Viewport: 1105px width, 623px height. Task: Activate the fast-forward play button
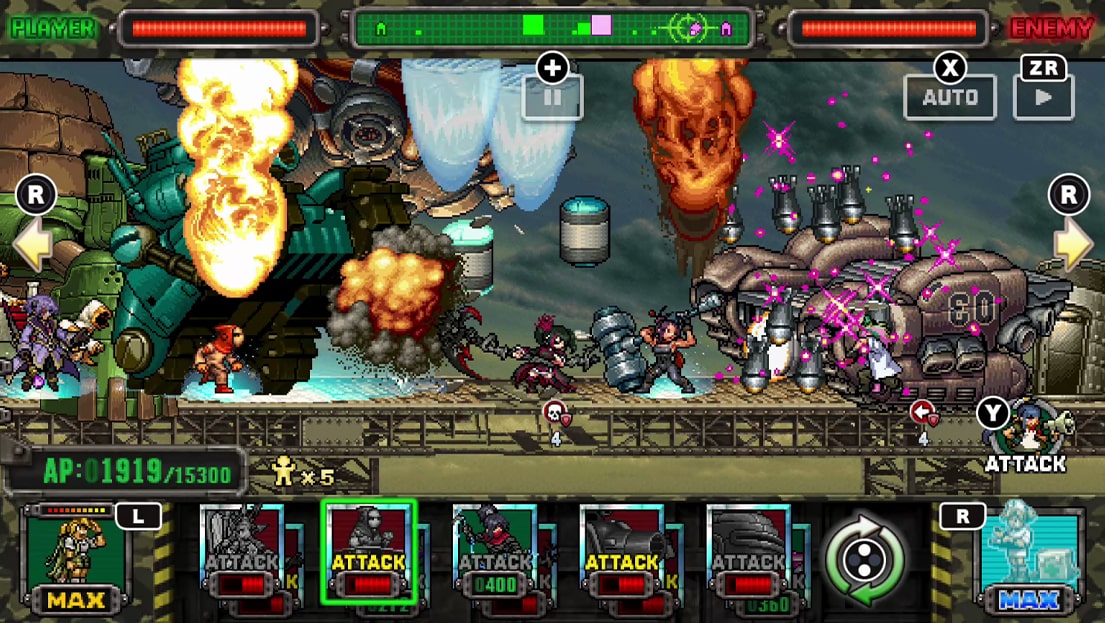[x=1043, y=97]
